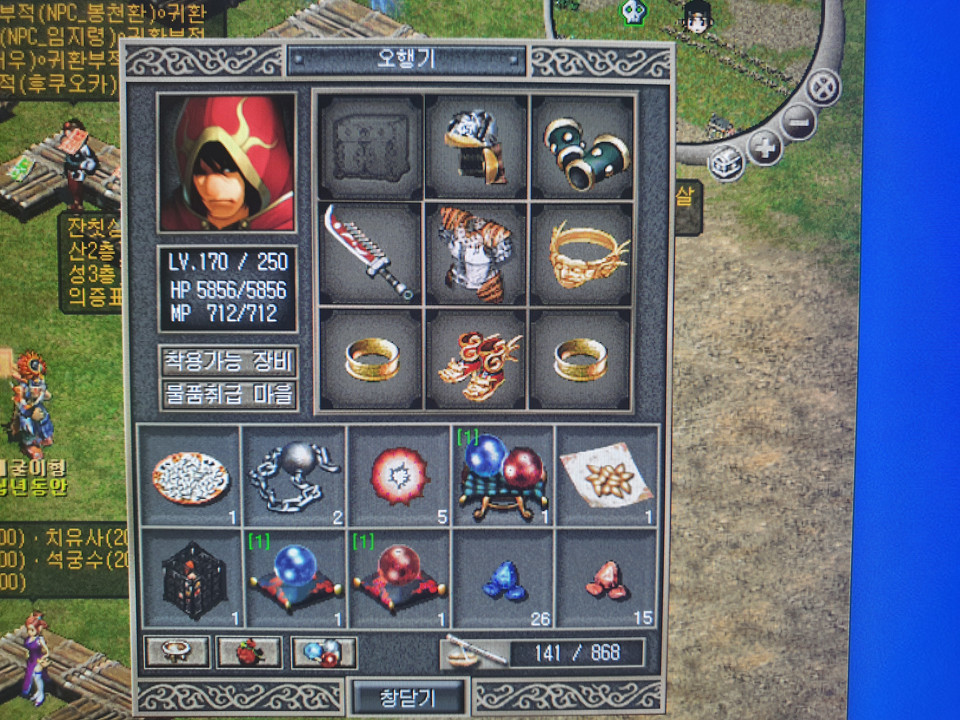Click the 착용가능 장비 button
960x720 pixels.
click(229, 362)
